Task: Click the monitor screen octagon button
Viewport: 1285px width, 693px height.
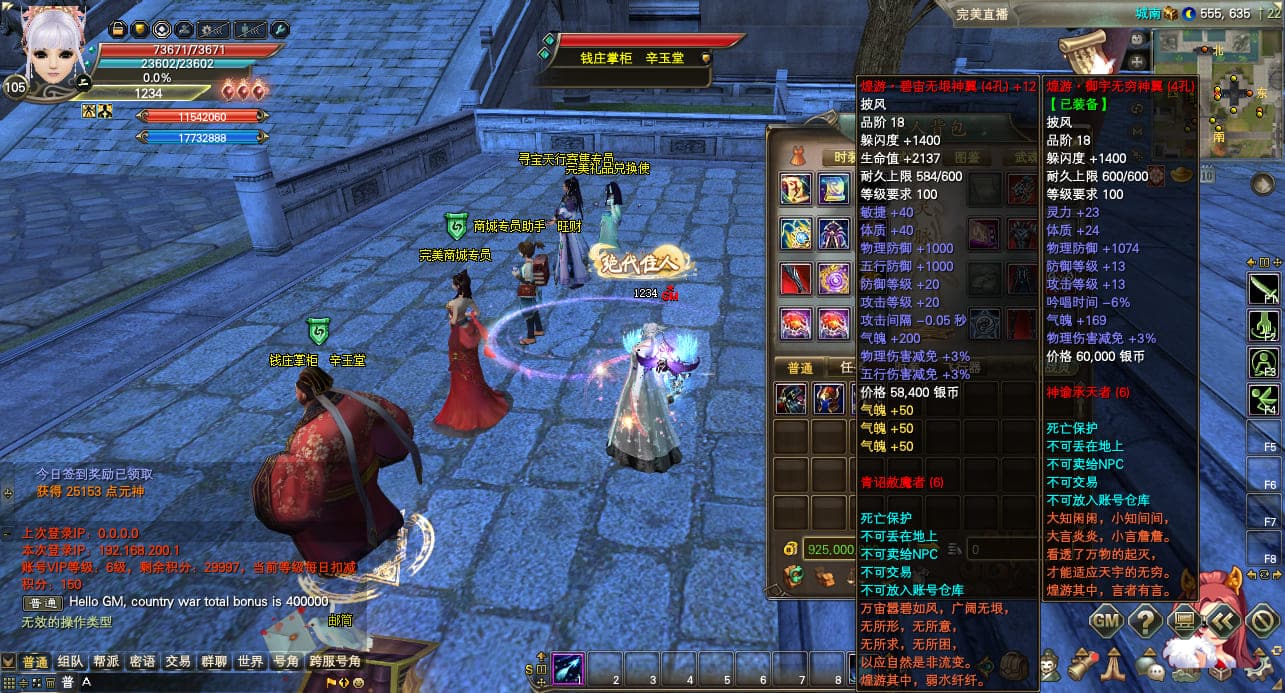Action: 1184,620
